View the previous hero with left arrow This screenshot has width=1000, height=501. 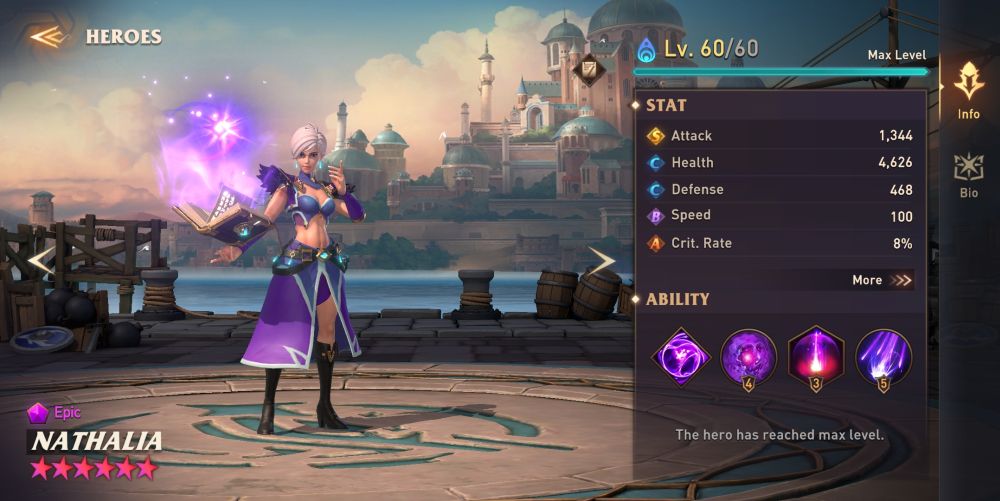[x=40, y=262]
